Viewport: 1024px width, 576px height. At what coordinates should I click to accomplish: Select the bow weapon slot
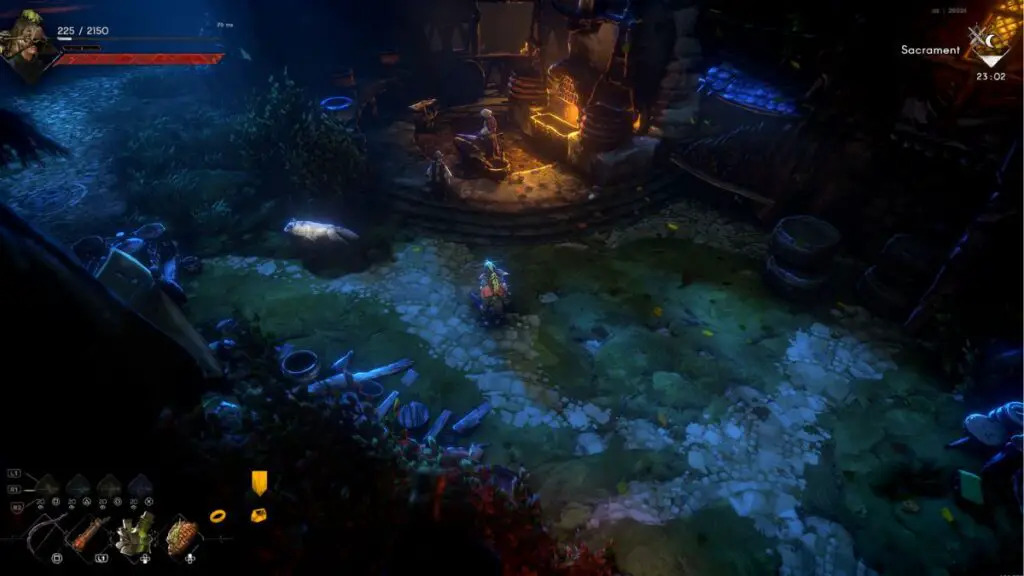tap(43, 535)
